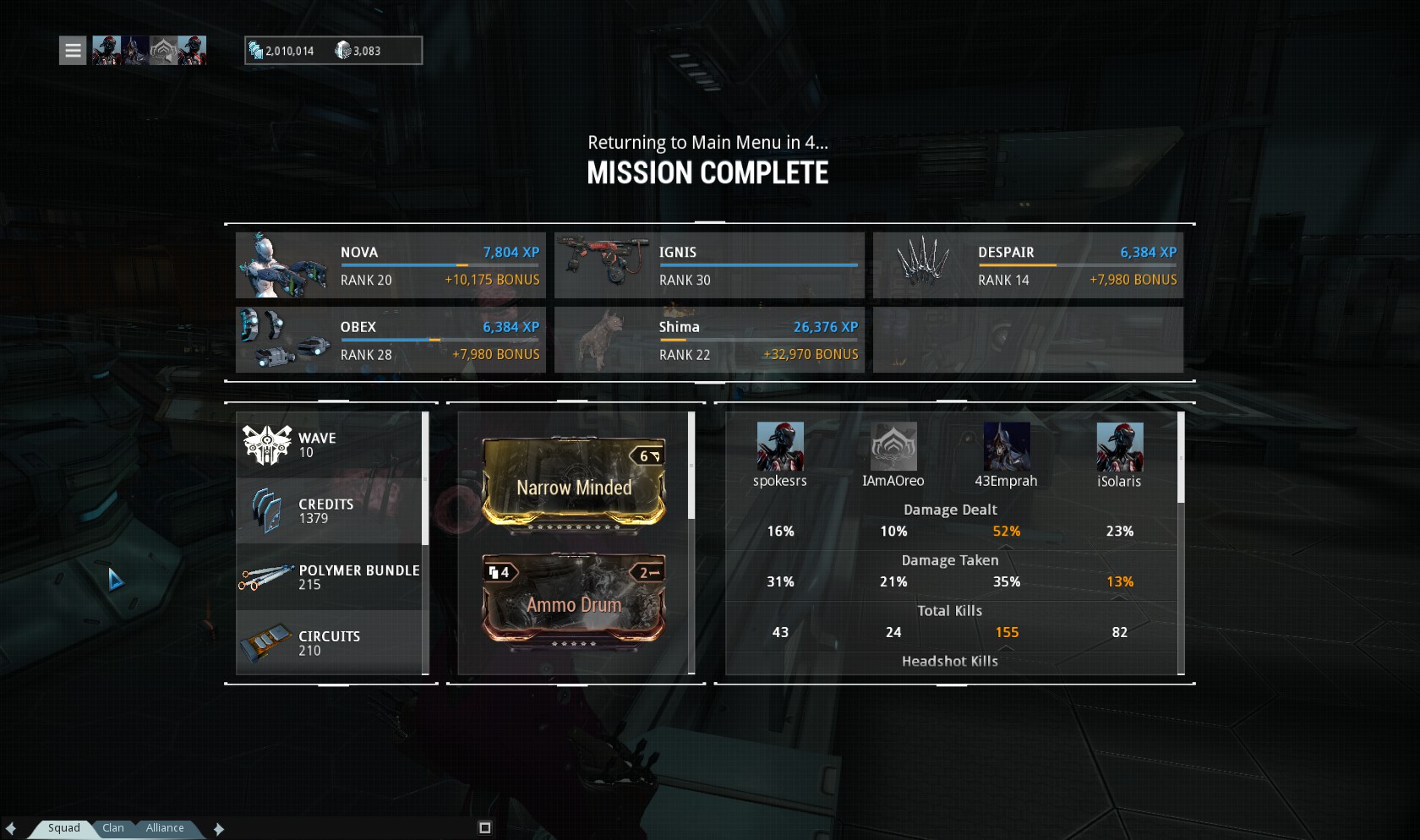Image resolution: width=1420 pixels, height=840 pixels.
Task: Switch to the Squad chat tab
Action: (63, 828)
